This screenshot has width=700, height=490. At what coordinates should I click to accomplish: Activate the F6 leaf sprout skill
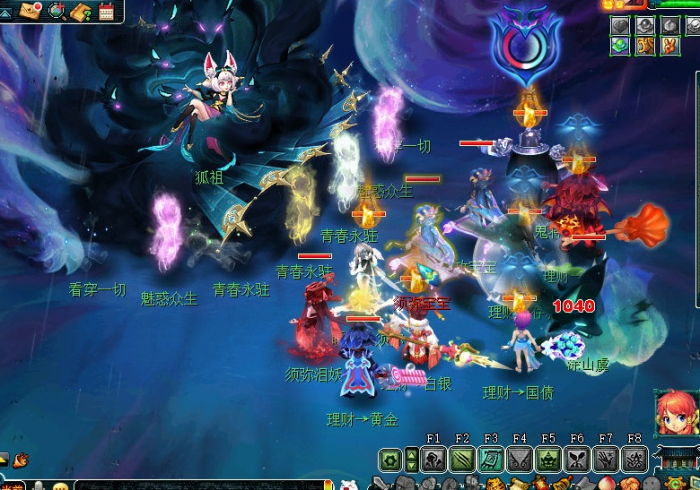point(577,460)
